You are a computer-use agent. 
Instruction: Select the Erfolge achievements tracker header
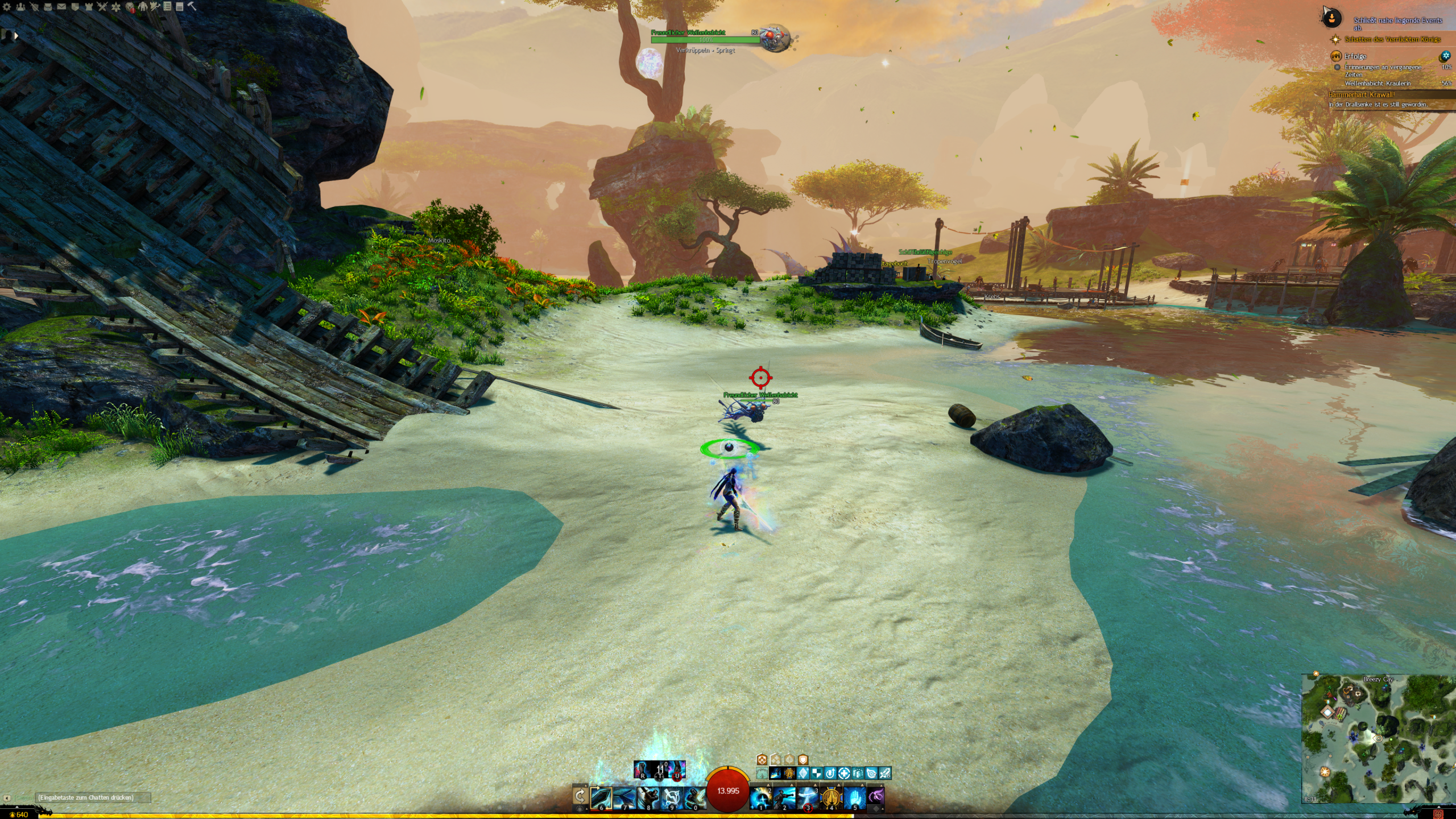click(1355, 56)
